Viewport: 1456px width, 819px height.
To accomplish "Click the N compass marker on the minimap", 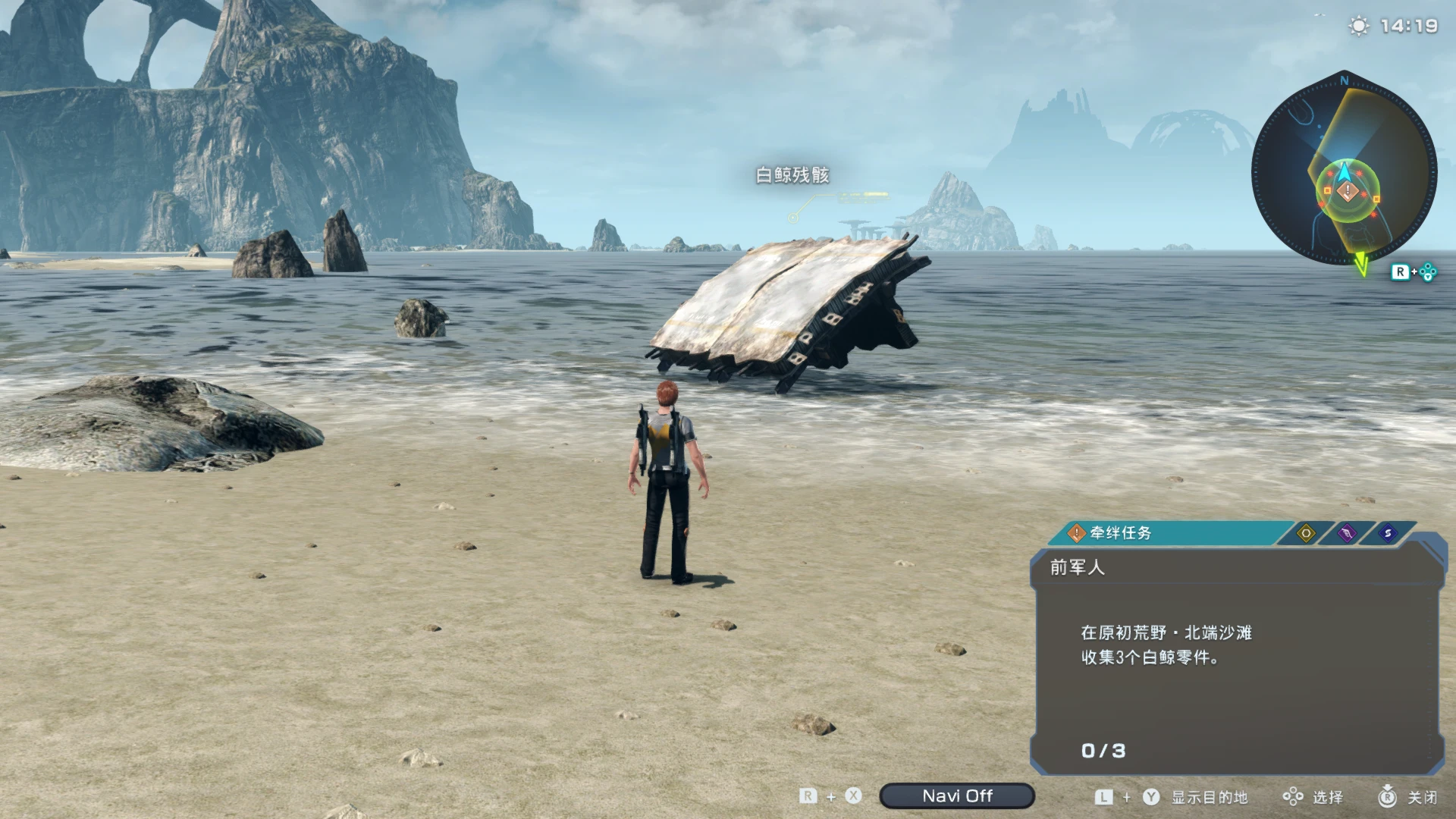I will click(x=1345, y=80).
